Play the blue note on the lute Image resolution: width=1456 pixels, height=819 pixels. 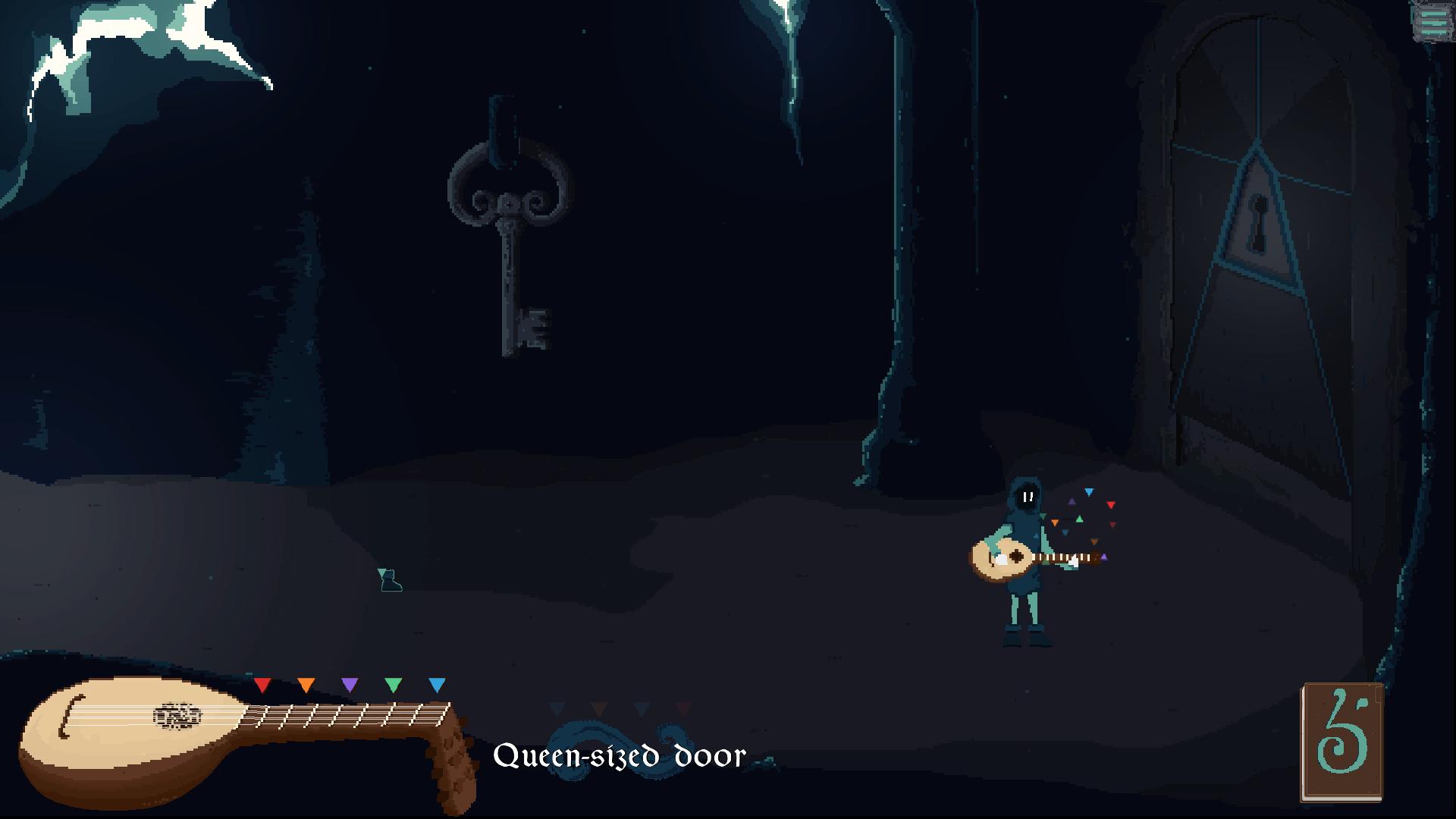tap(437, 686)
